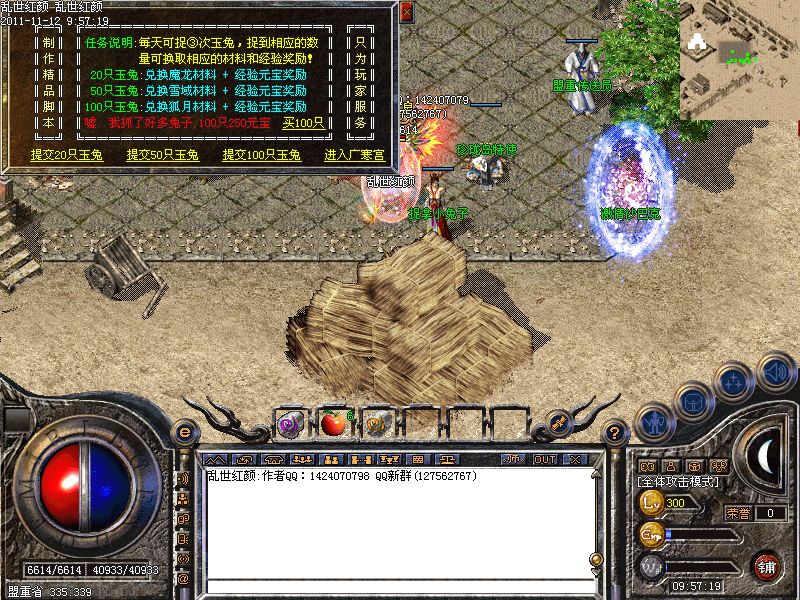Open the minimap in the corner

[740, 45]
